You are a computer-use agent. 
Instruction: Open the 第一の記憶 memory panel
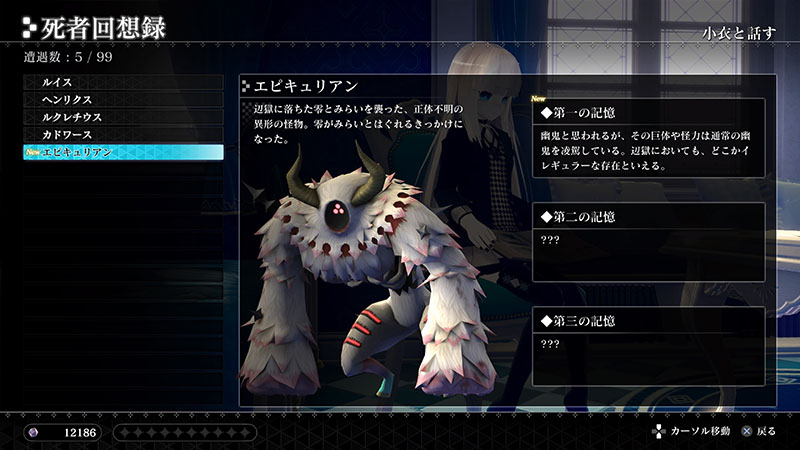[x=647, y=138]
